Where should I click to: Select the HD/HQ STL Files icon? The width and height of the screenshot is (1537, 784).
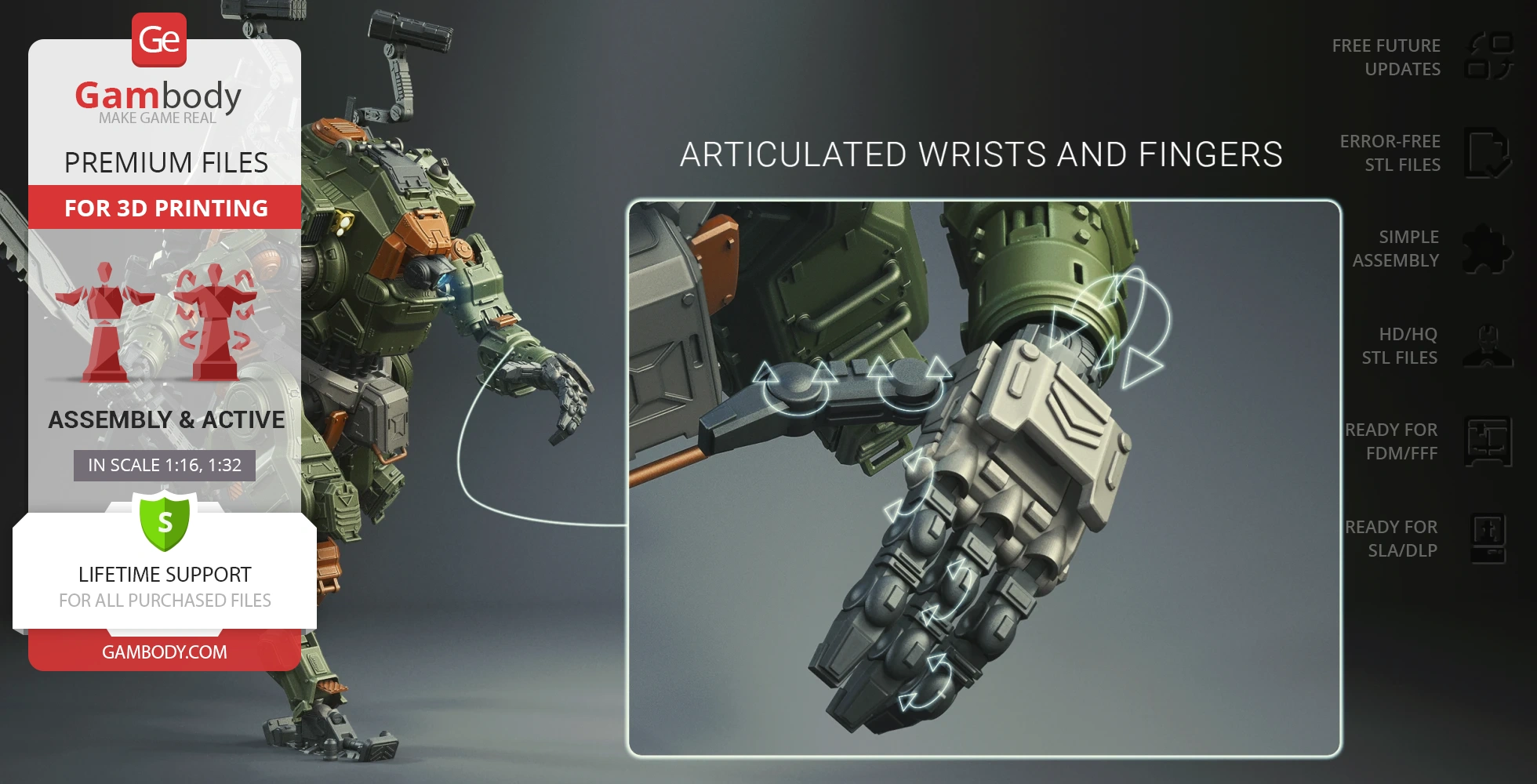1488,346
